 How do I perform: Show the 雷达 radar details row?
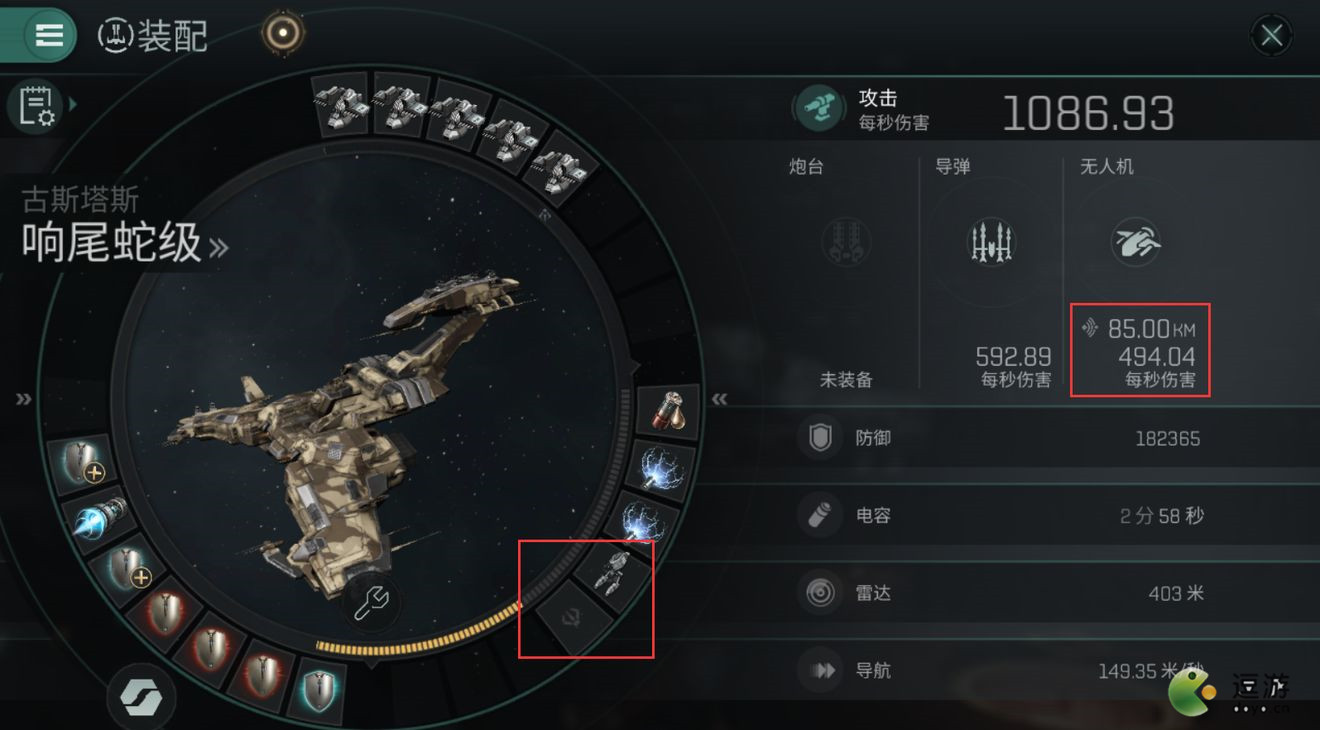1000,593
